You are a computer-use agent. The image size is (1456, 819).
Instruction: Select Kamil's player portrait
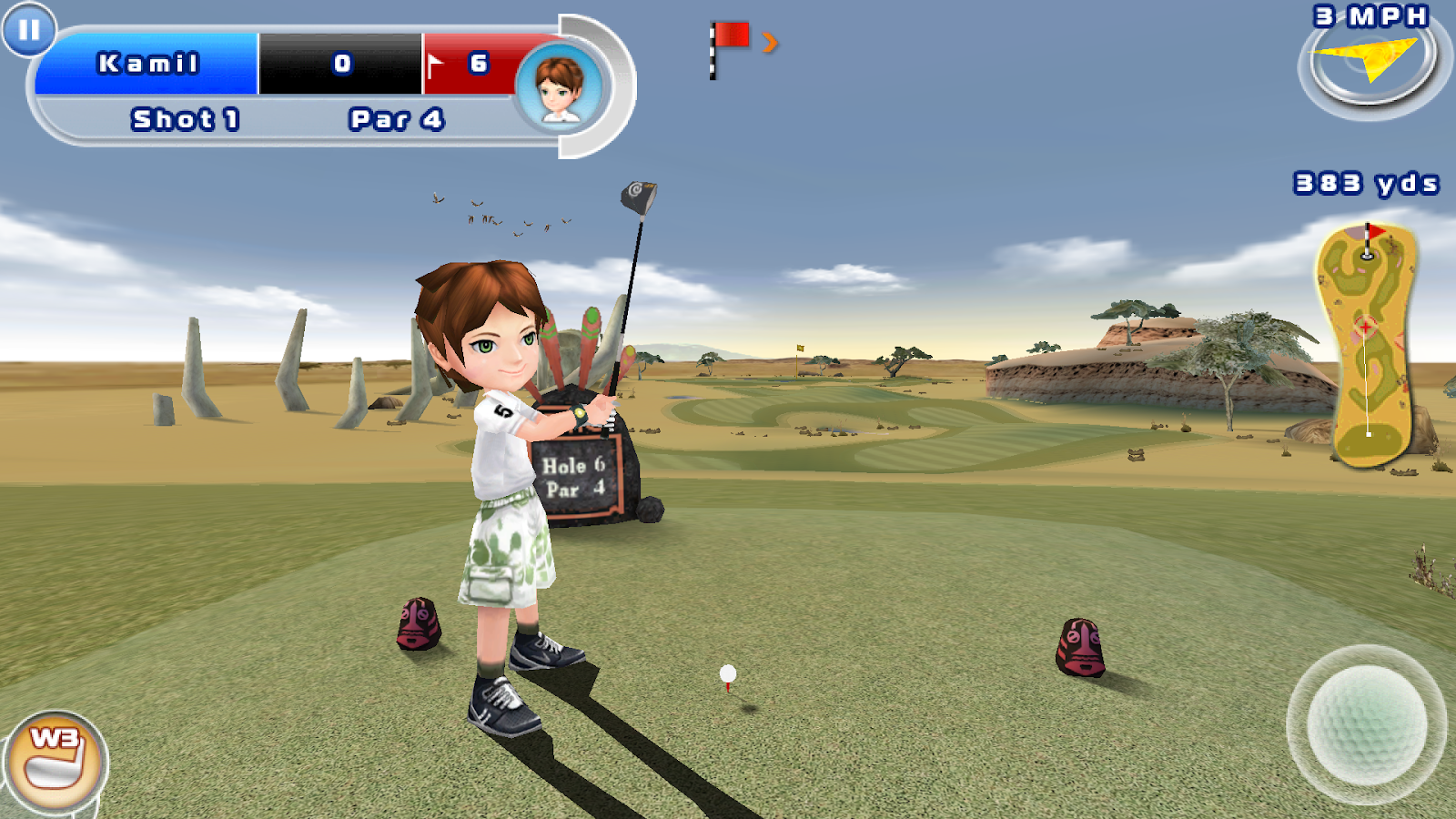click(x=559, y=88)
